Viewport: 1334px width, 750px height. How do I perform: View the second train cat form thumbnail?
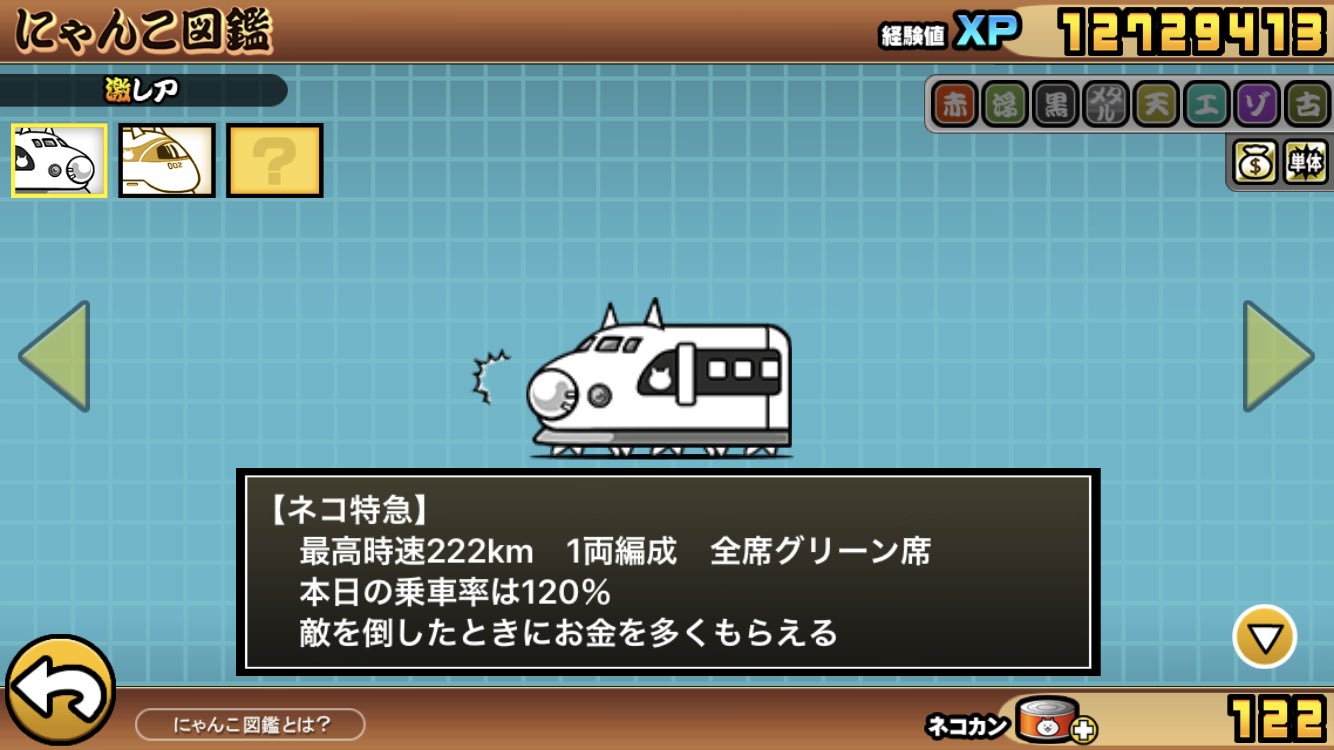coord(164,160)
